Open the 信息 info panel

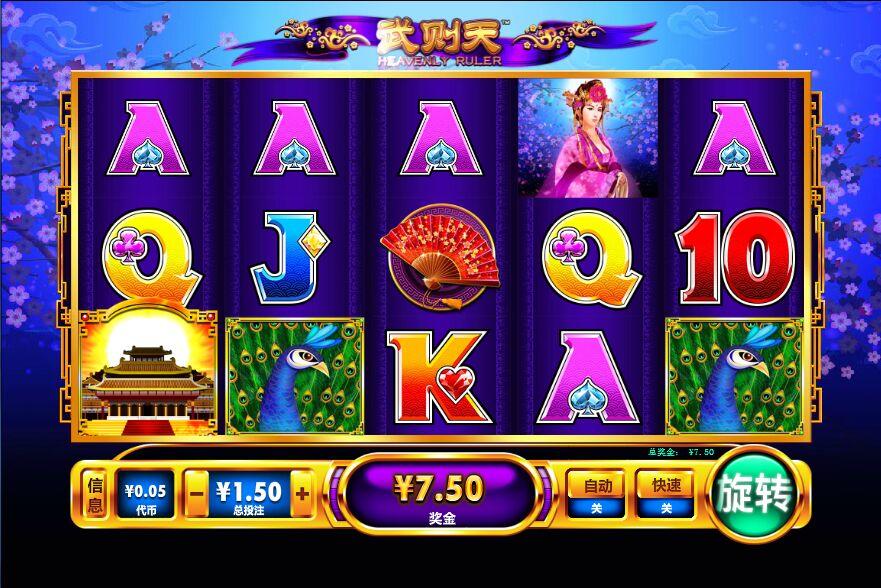96,496
